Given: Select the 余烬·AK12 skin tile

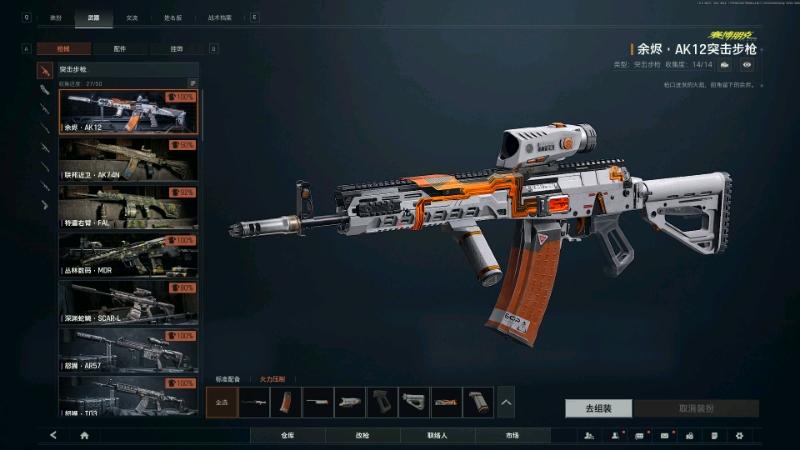Looking at the screenshot, I should [128, 112].
